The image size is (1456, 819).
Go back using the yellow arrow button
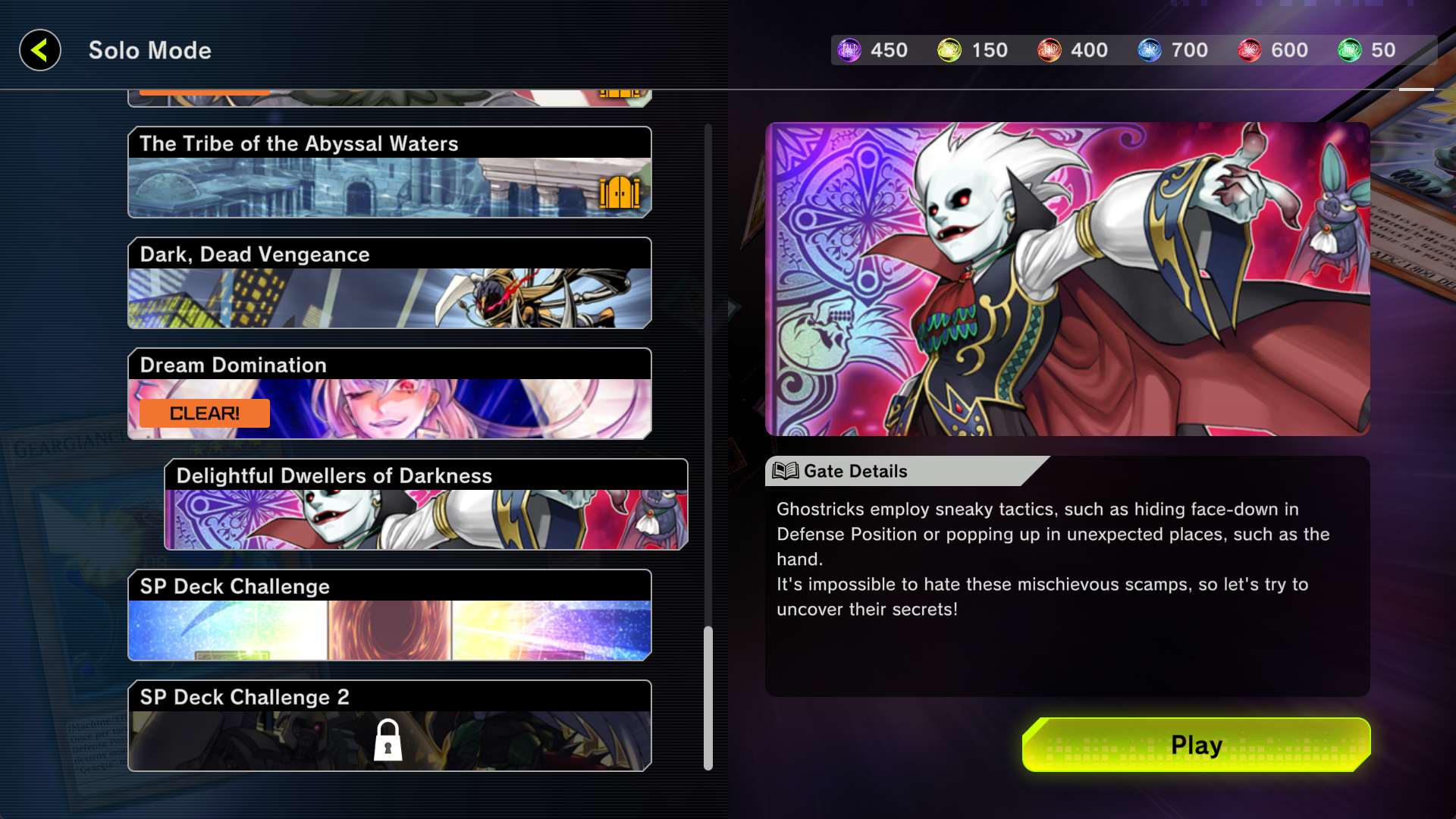[x=40, y=51]
